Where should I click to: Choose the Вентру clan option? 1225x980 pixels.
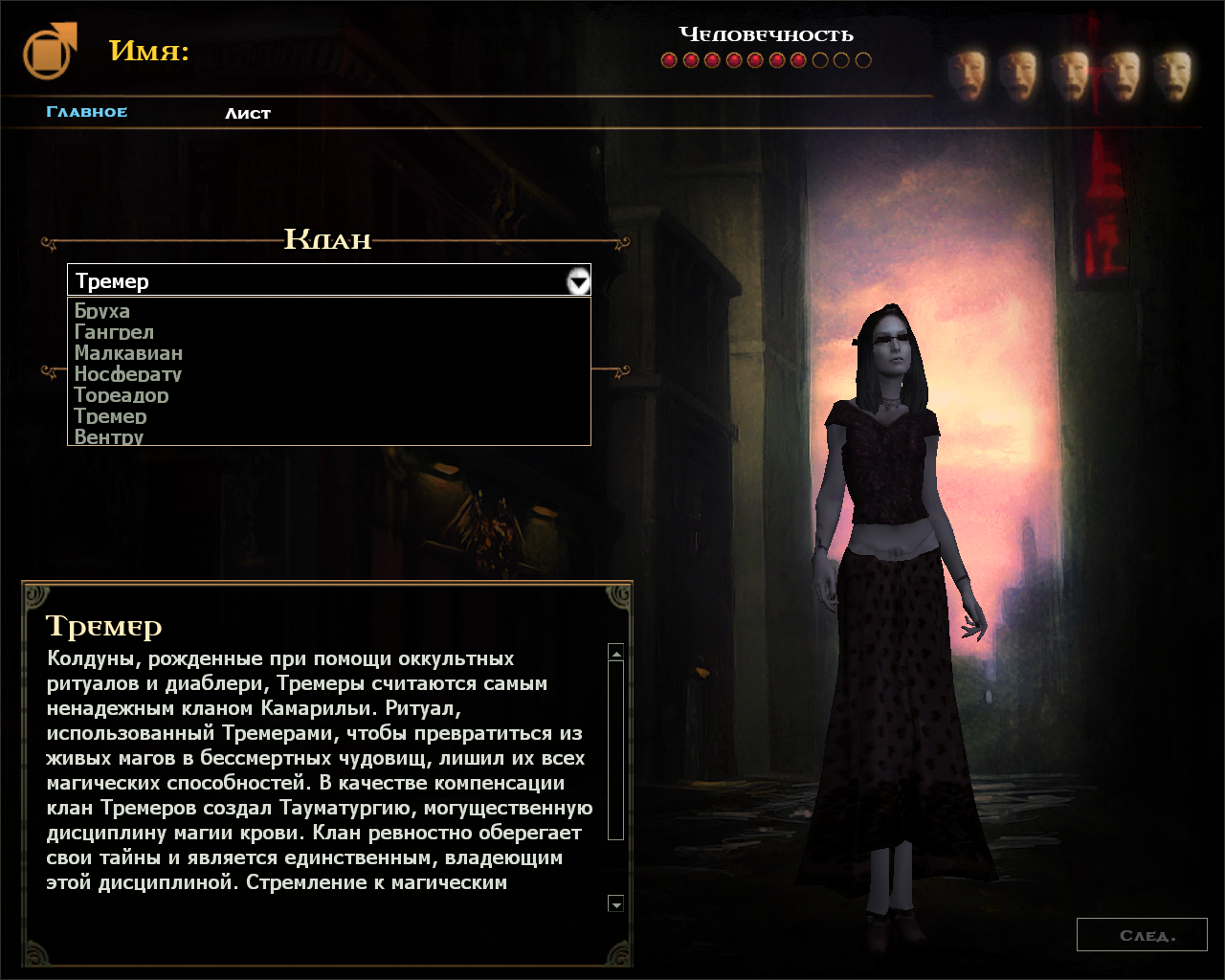109,437
